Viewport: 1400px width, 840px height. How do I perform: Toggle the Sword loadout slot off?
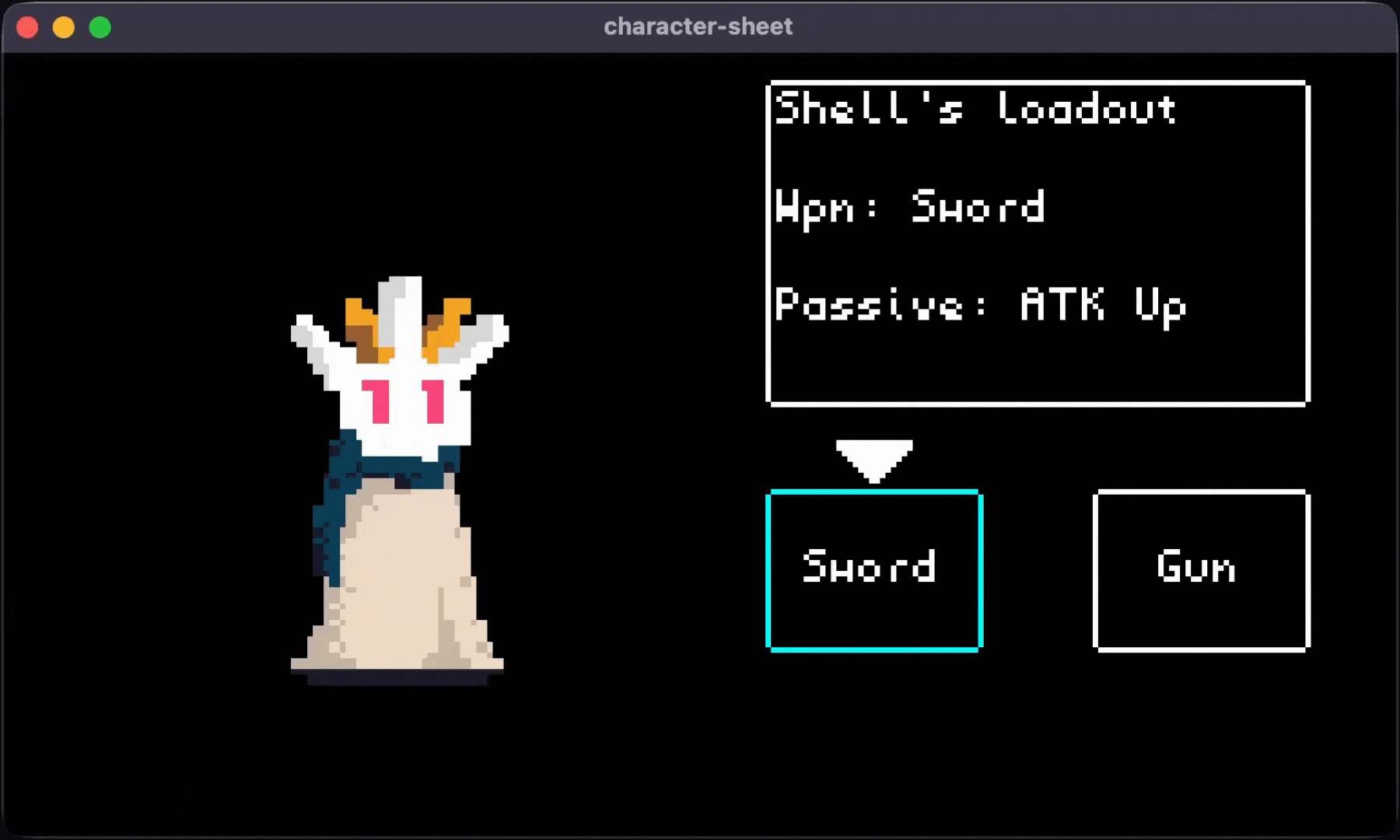tap(873, 568)
